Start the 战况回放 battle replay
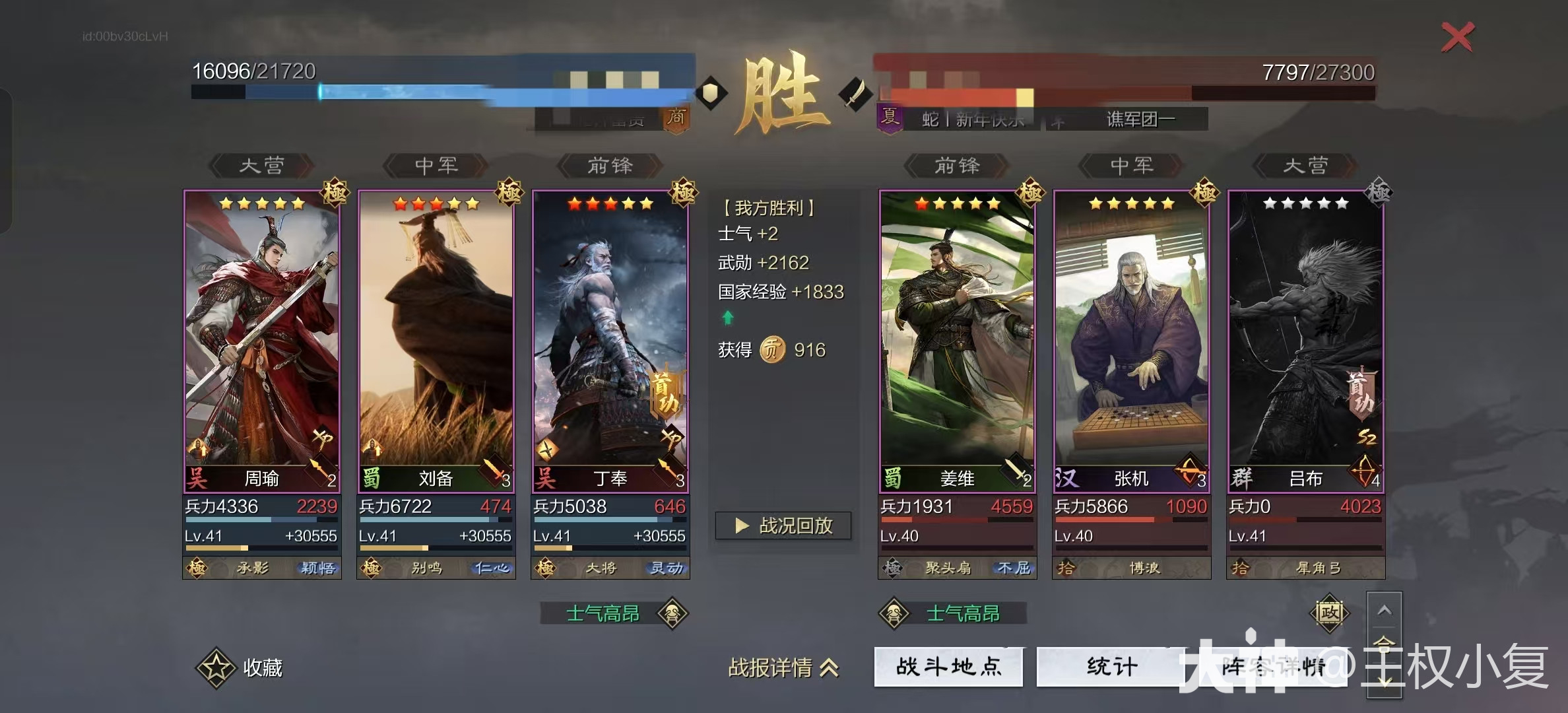Viewport: 1568px width, 713px height. (x=783, y=526)
